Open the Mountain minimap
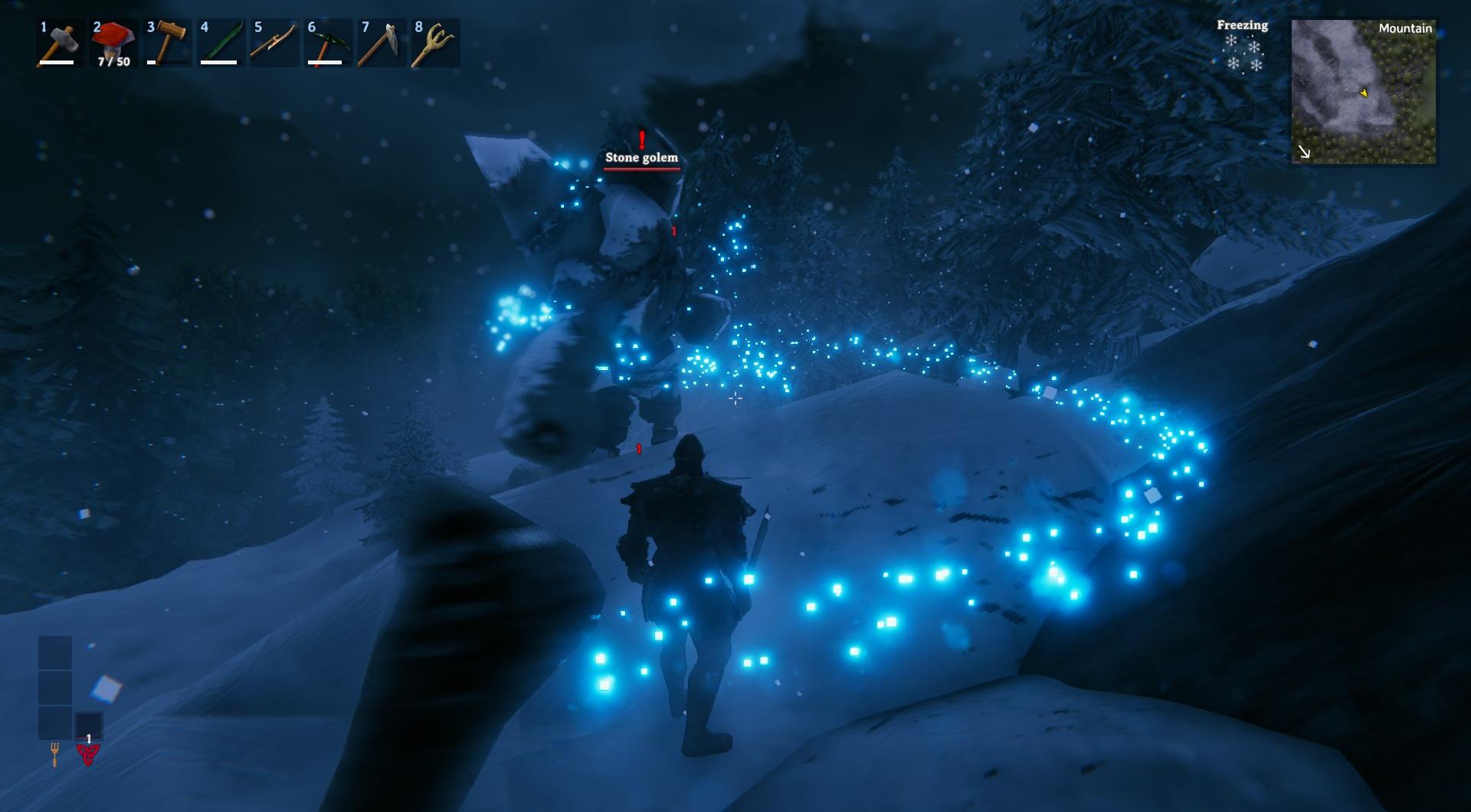Viewport: 1471px width, 812px height. click(x=1363, y=92)
